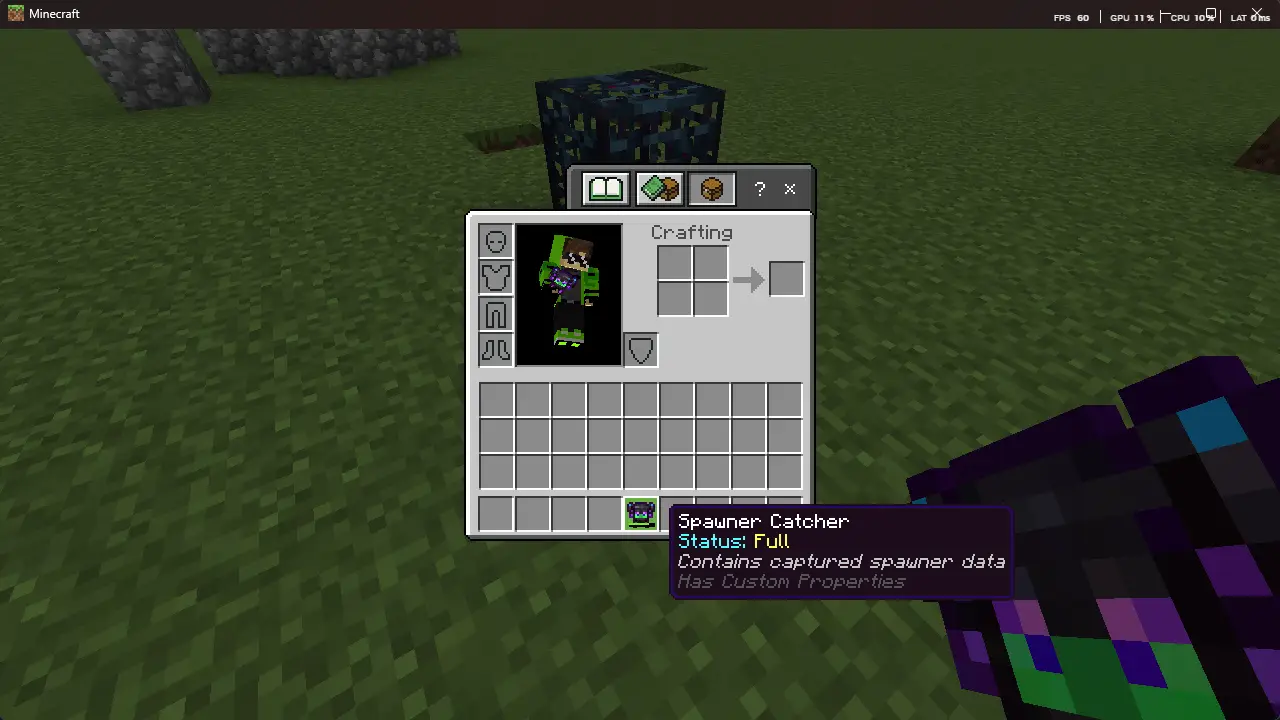Select the Spawner Catcher hotbar slot
The height and width of the screenshot is (720, 1280).
tap(640, 514)
